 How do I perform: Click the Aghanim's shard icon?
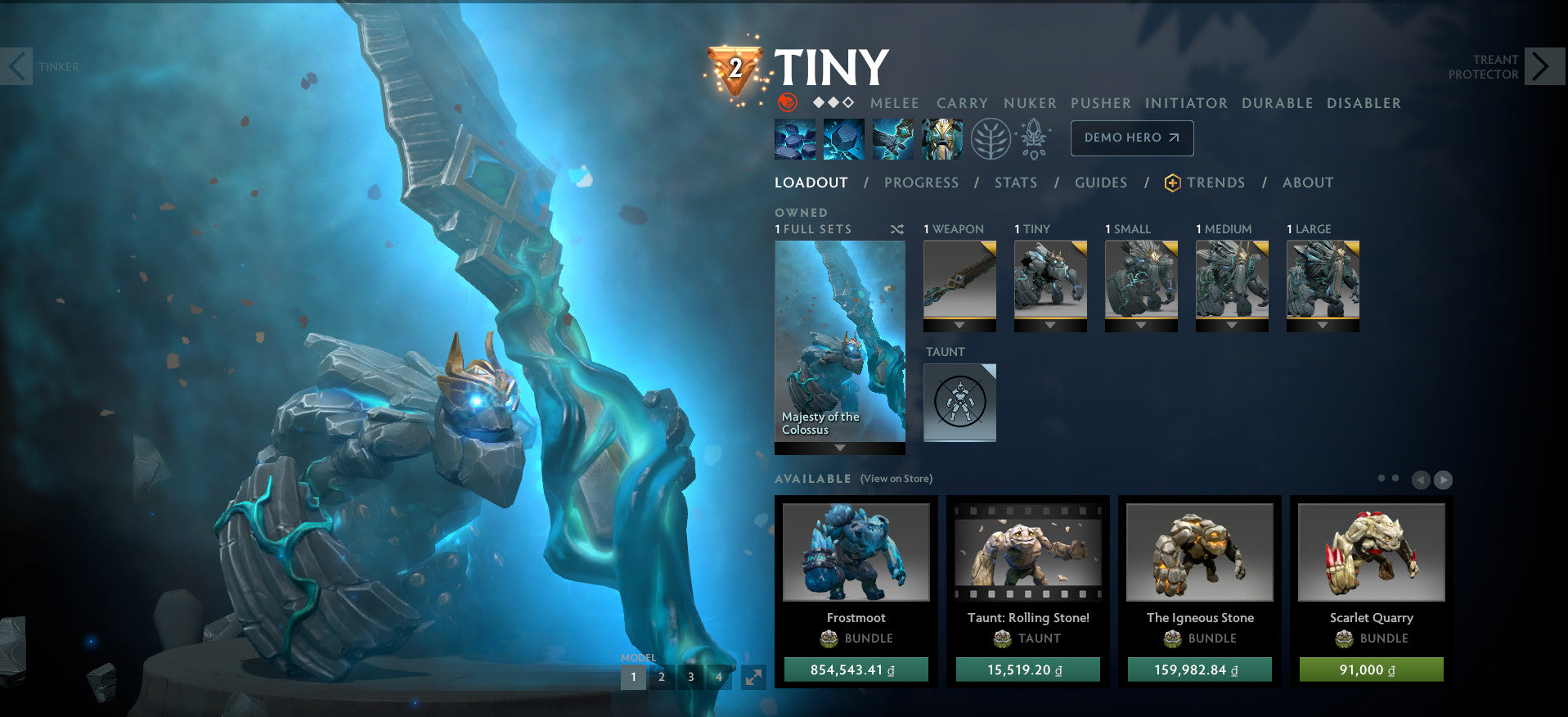tap(1034, 138)
